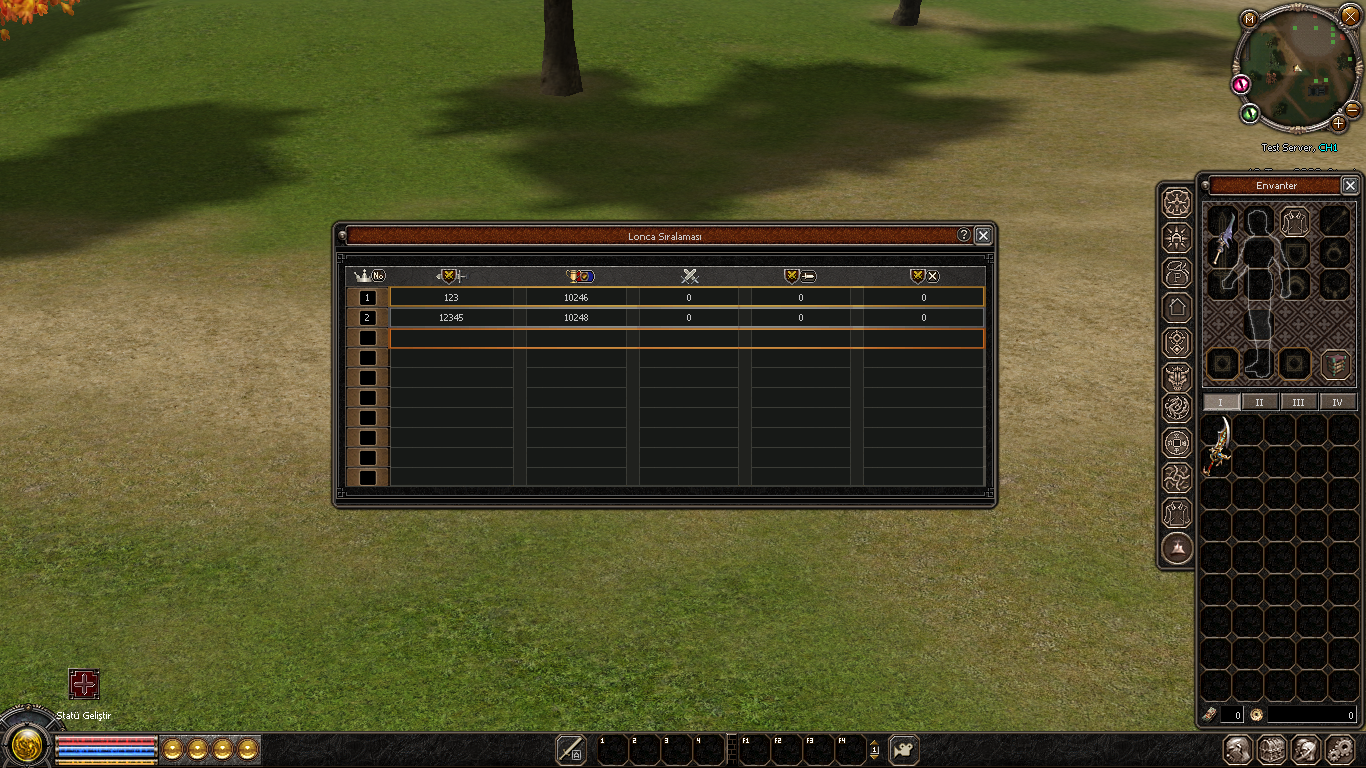Click the equipped polearm weapon slot
The width and height of the screenshot is (1366, 768).
pyautogui.click(x=1222, y=238)
